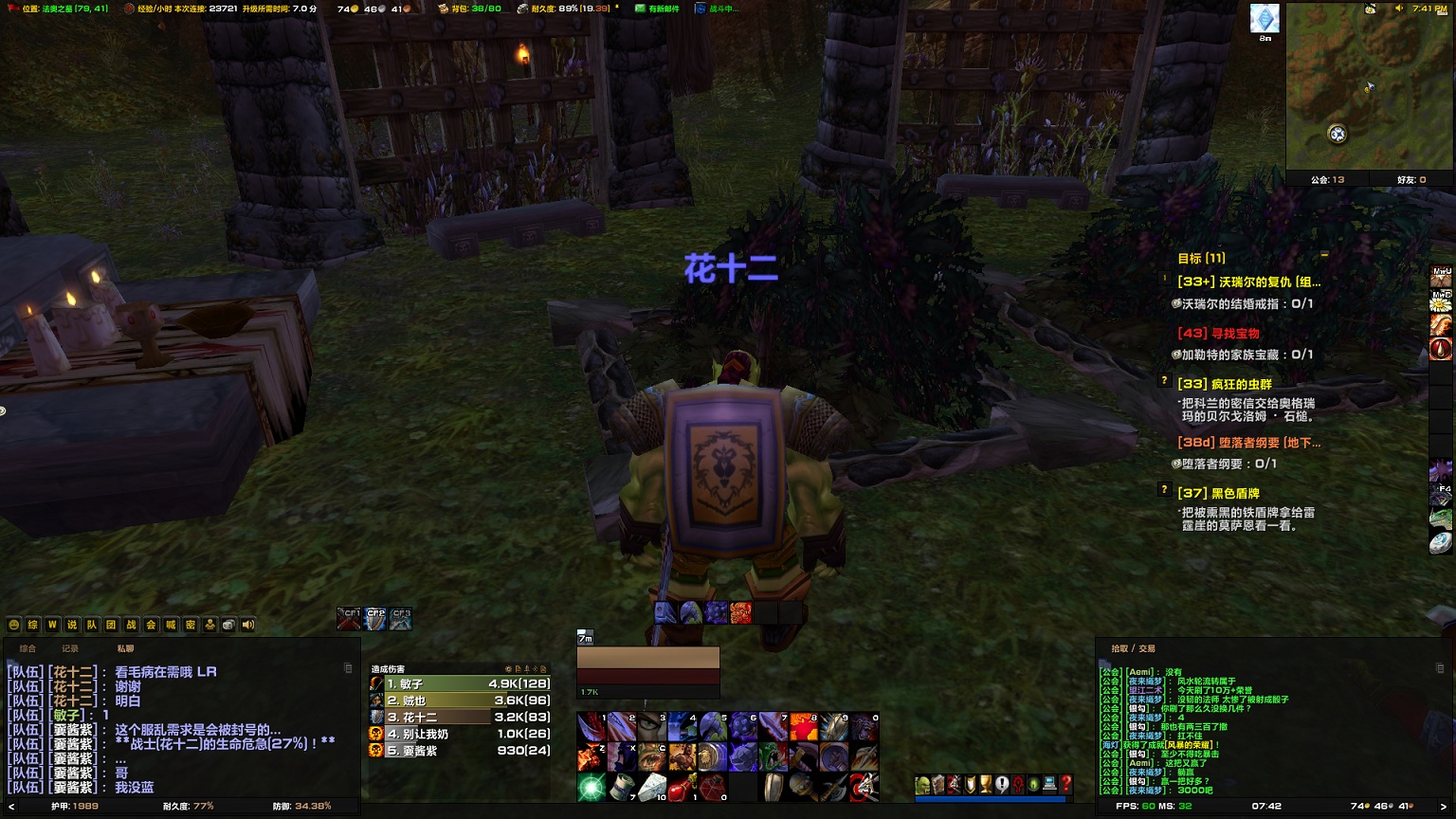Toggle the 密 whisper channel button
This screenshot has width=1456, height=819.
coord(189,625)
